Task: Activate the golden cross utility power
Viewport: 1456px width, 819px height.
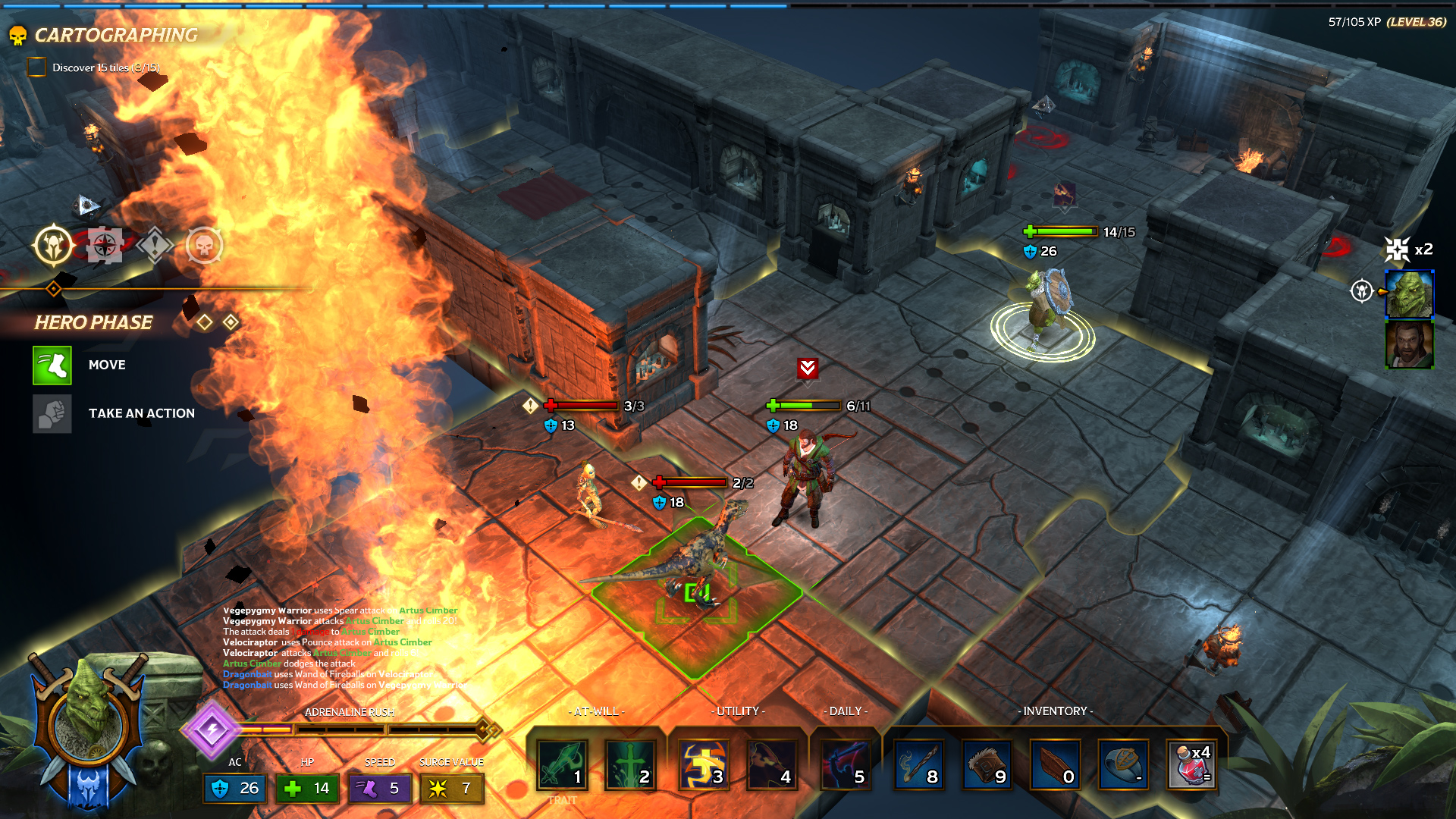Action: [x=704, y=764]
